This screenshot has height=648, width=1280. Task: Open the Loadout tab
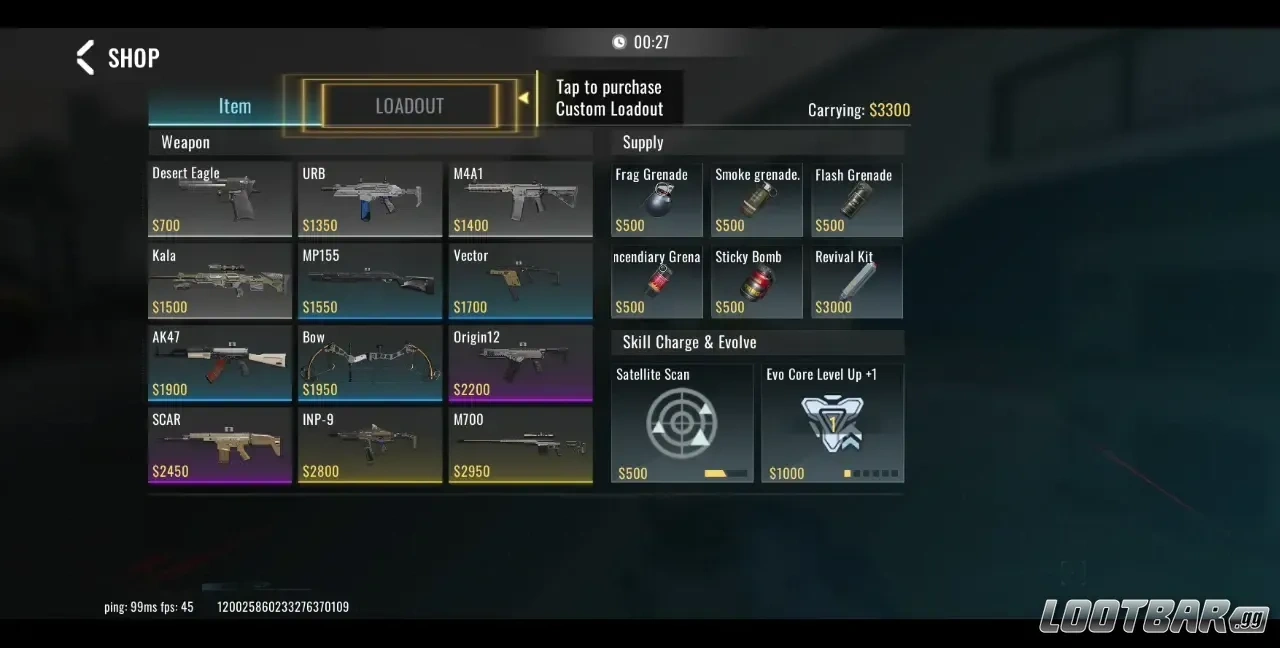[409, 106]
